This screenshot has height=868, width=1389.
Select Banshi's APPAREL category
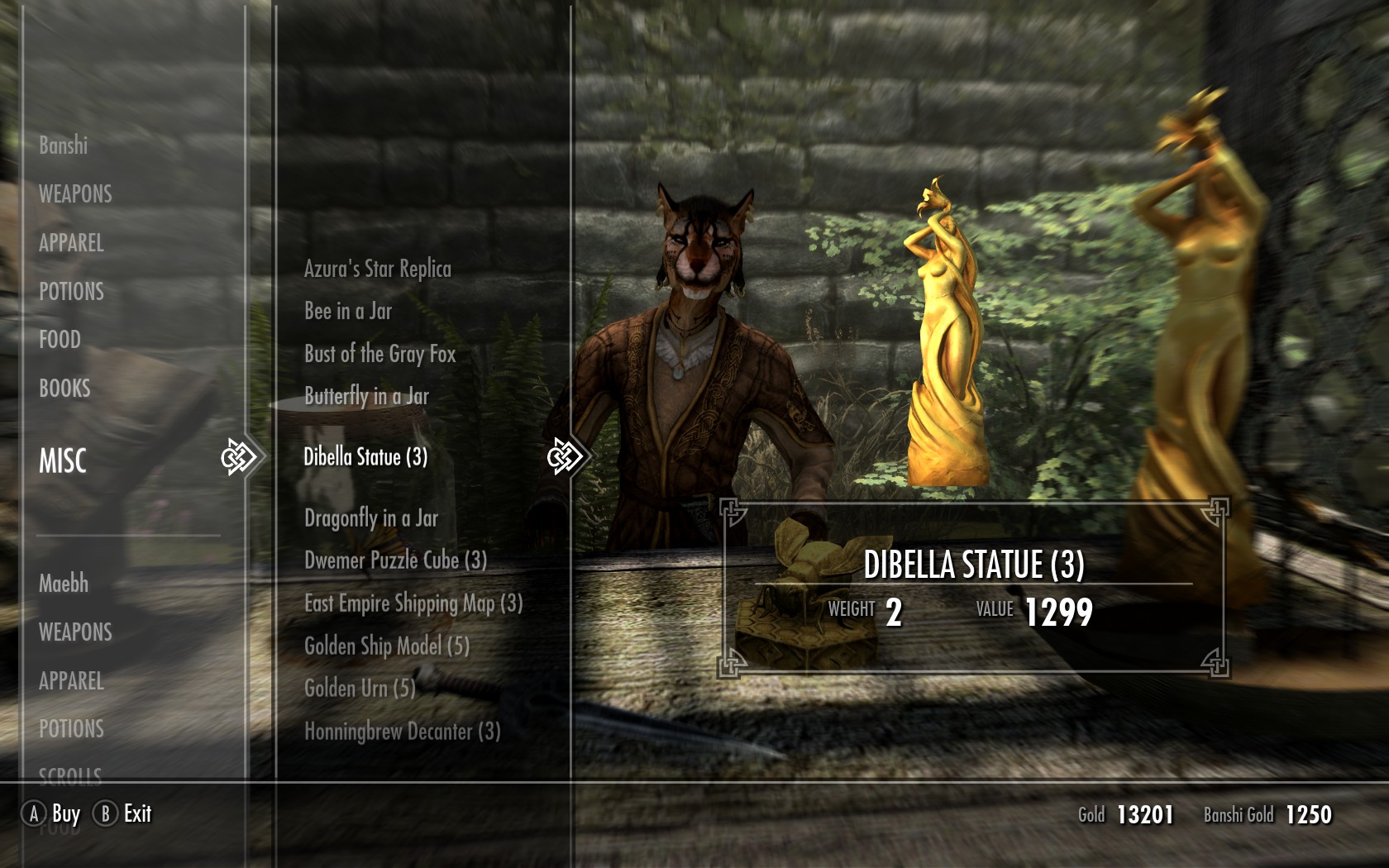(x=71, y=243)
